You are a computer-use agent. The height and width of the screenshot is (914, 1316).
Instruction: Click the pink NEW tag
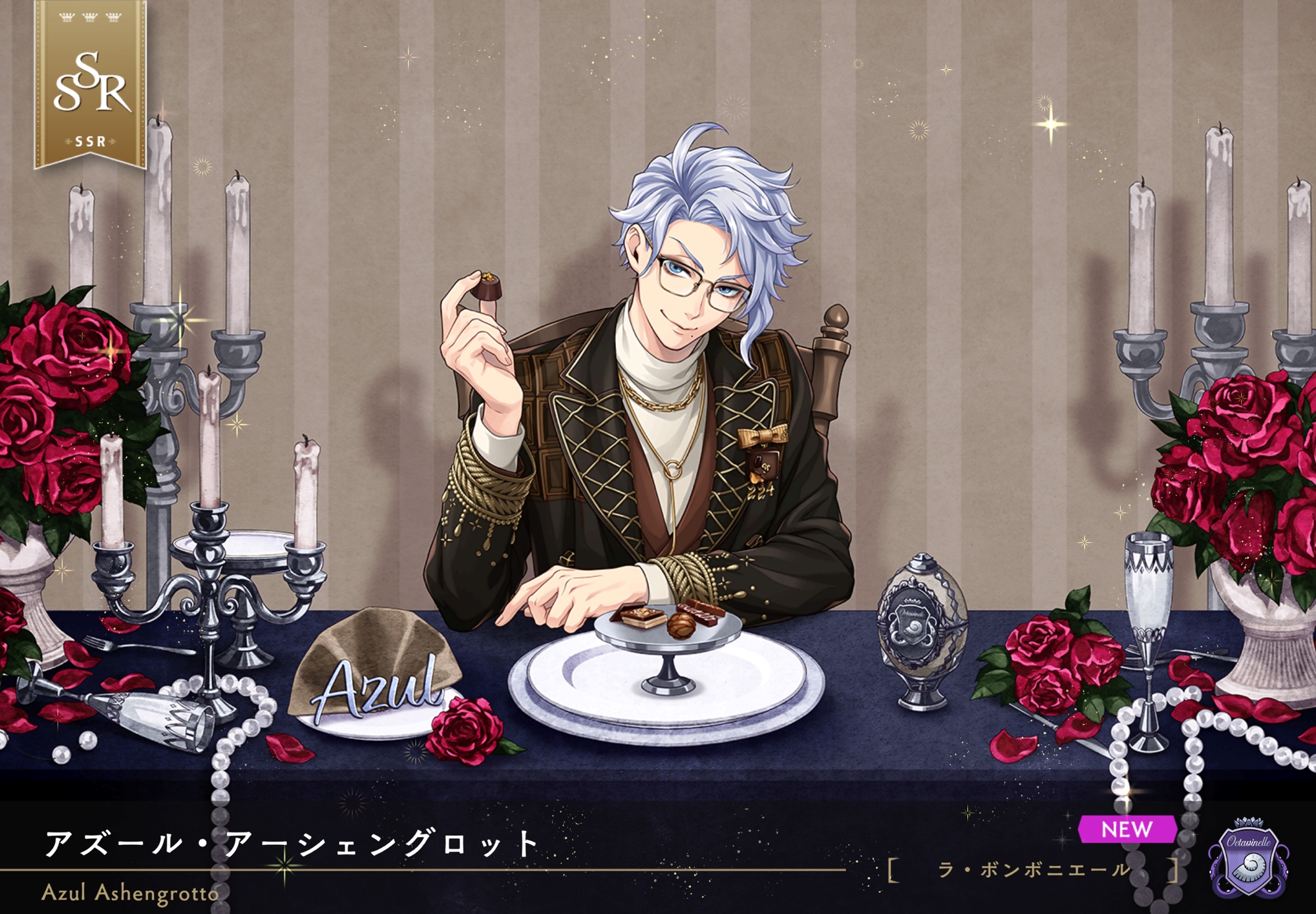[x=1126, y=829]
